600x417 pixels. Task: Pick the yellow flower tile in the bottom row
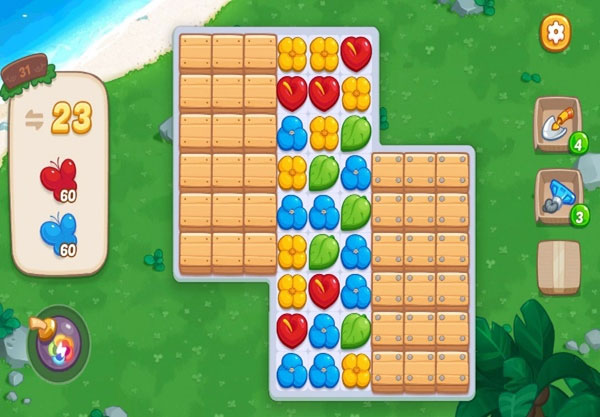356,369
